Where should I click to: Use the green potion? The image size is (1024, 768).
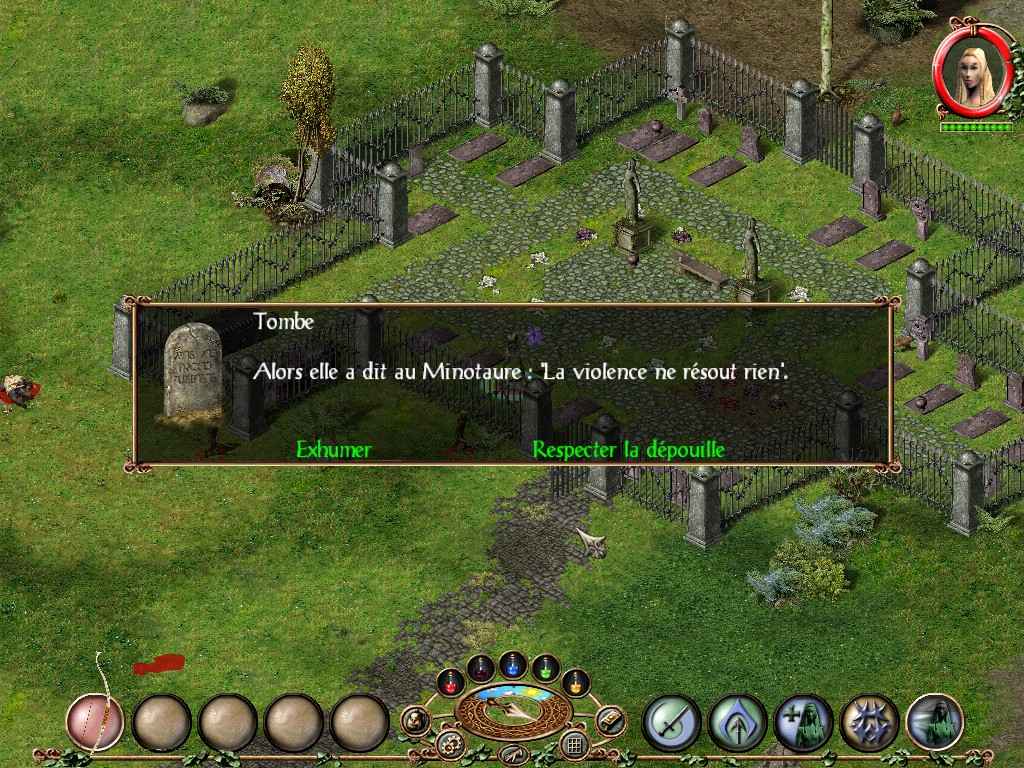(x=545, y=667)
